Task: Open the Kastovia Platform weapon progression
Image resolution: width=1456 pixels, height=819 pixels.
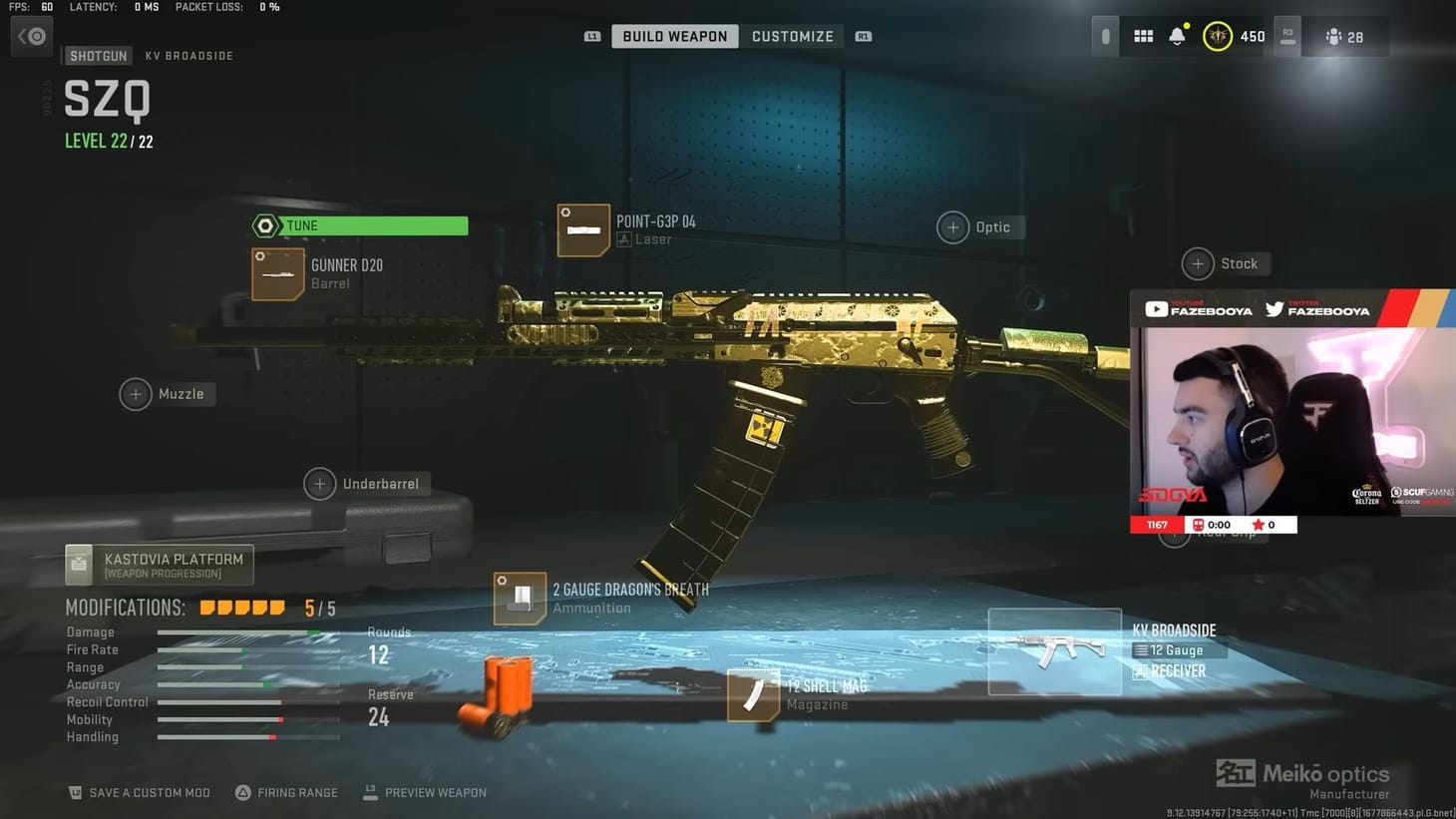Action: [x=159, y=564]
